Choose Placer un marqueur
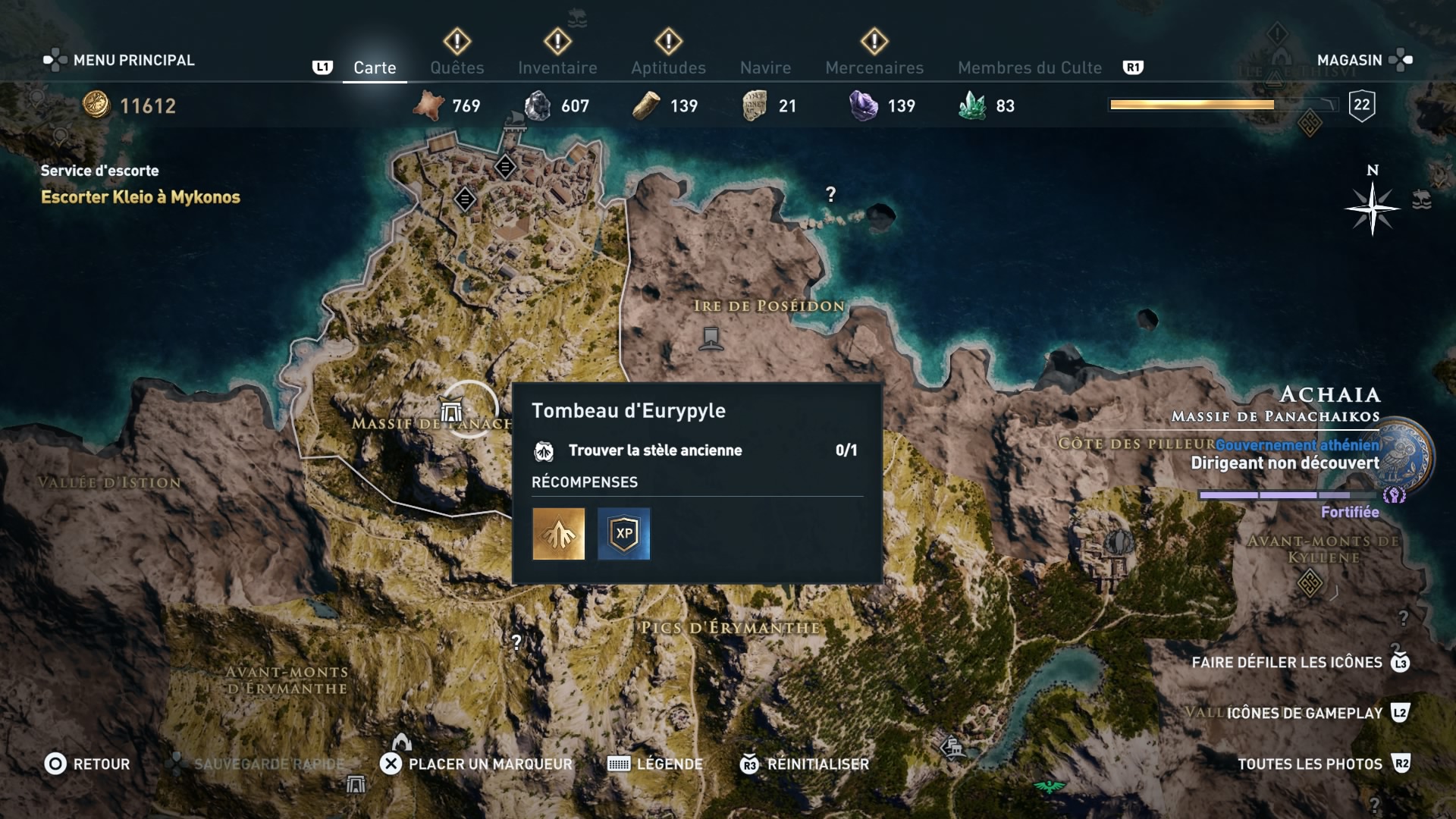 click(x=476, y=764)
